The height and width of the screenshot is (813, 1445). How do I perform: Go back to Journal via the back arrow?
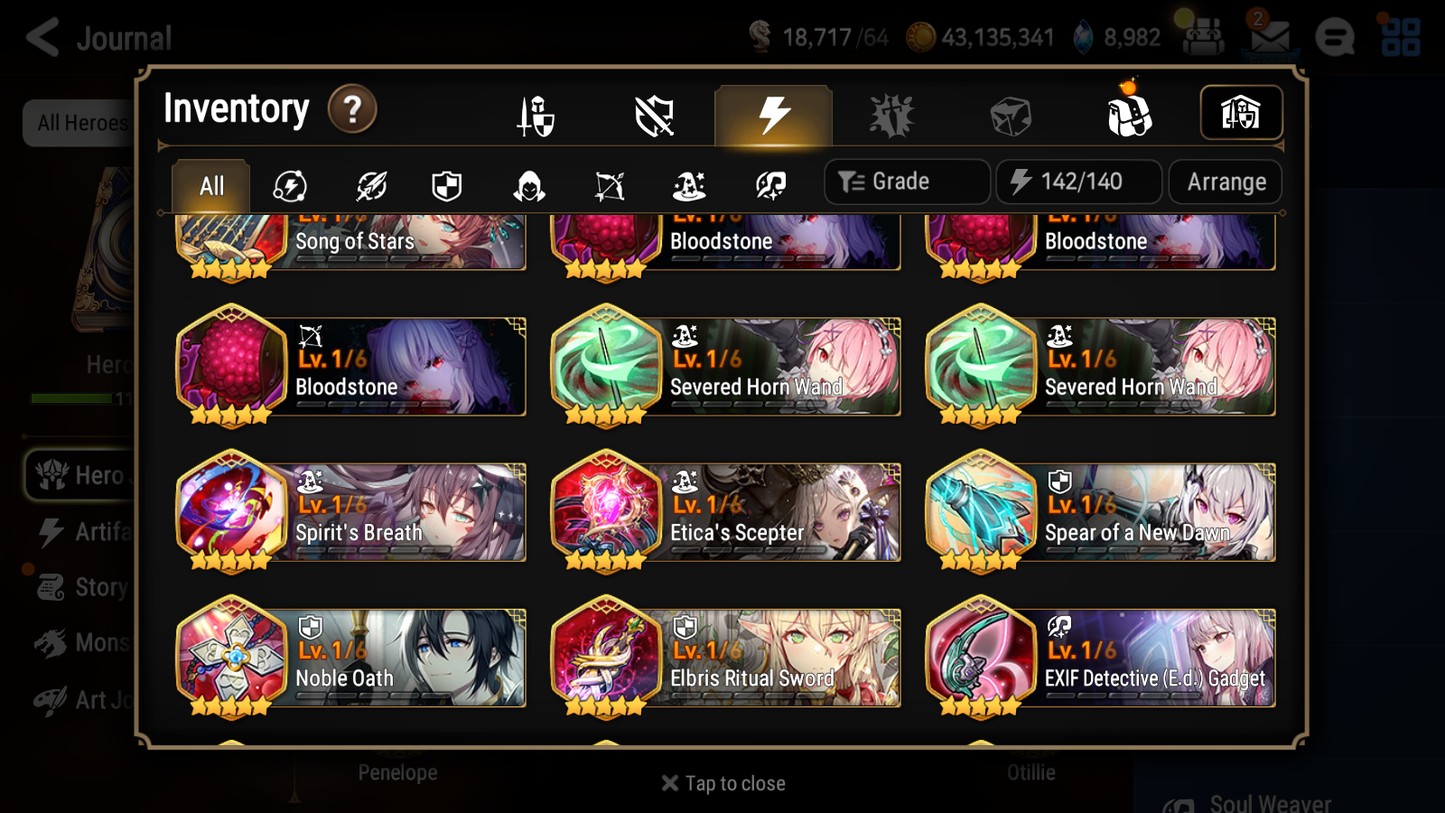point(41,37)
